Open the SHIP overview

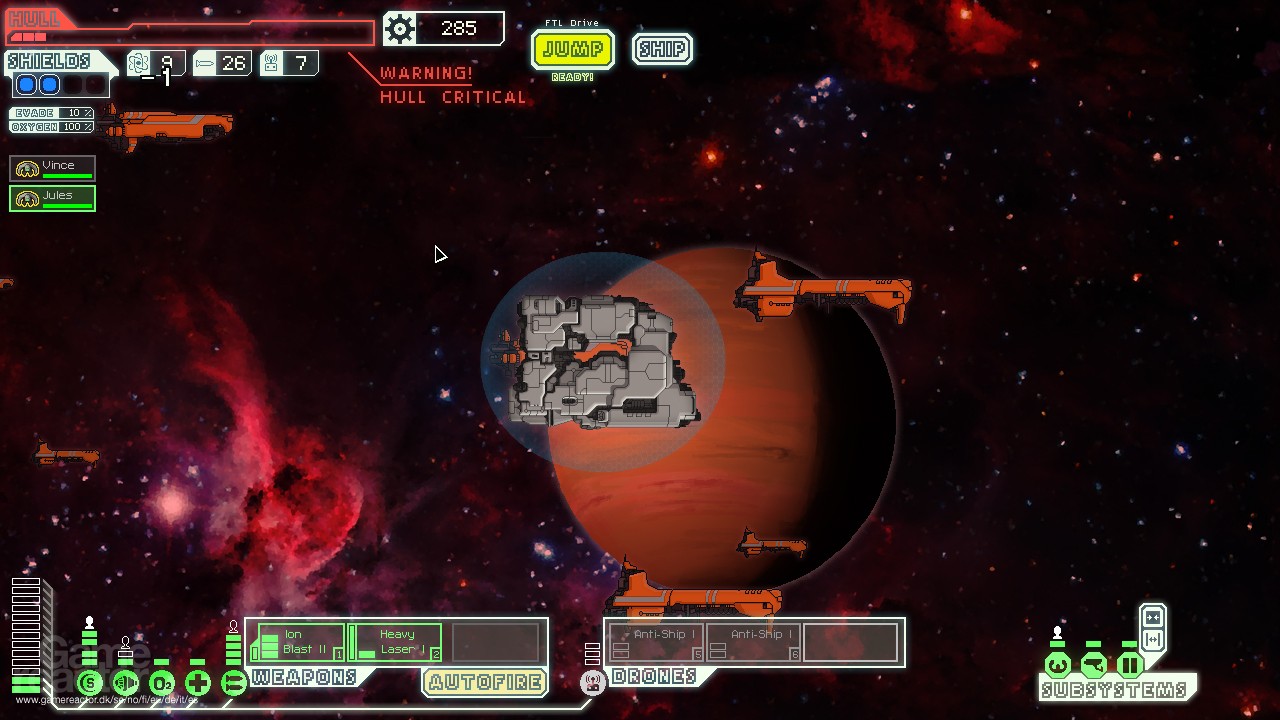660,49
